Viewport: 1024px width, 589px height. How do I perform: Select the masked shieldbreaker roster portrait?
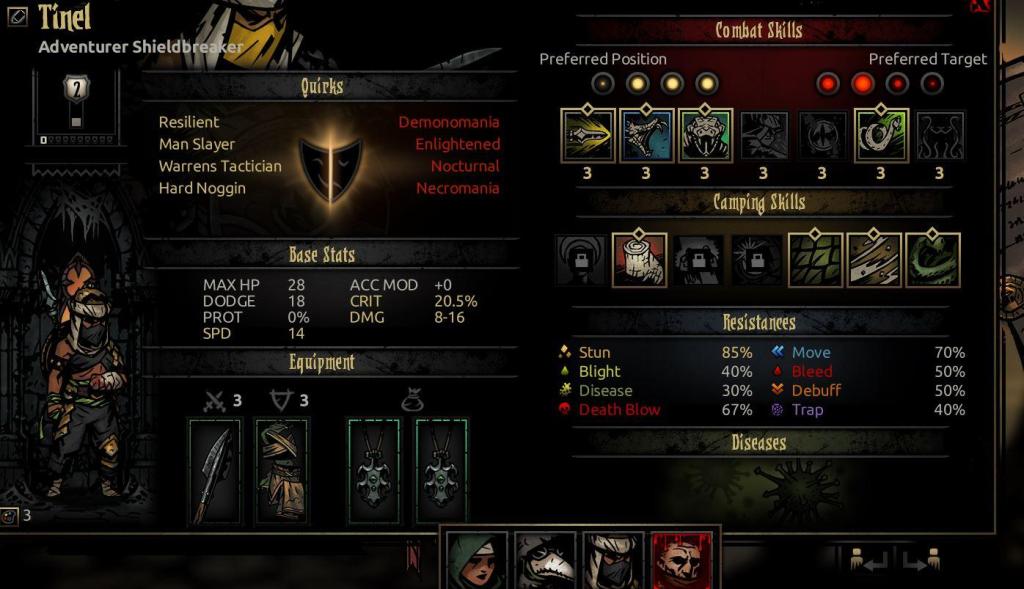611,560
